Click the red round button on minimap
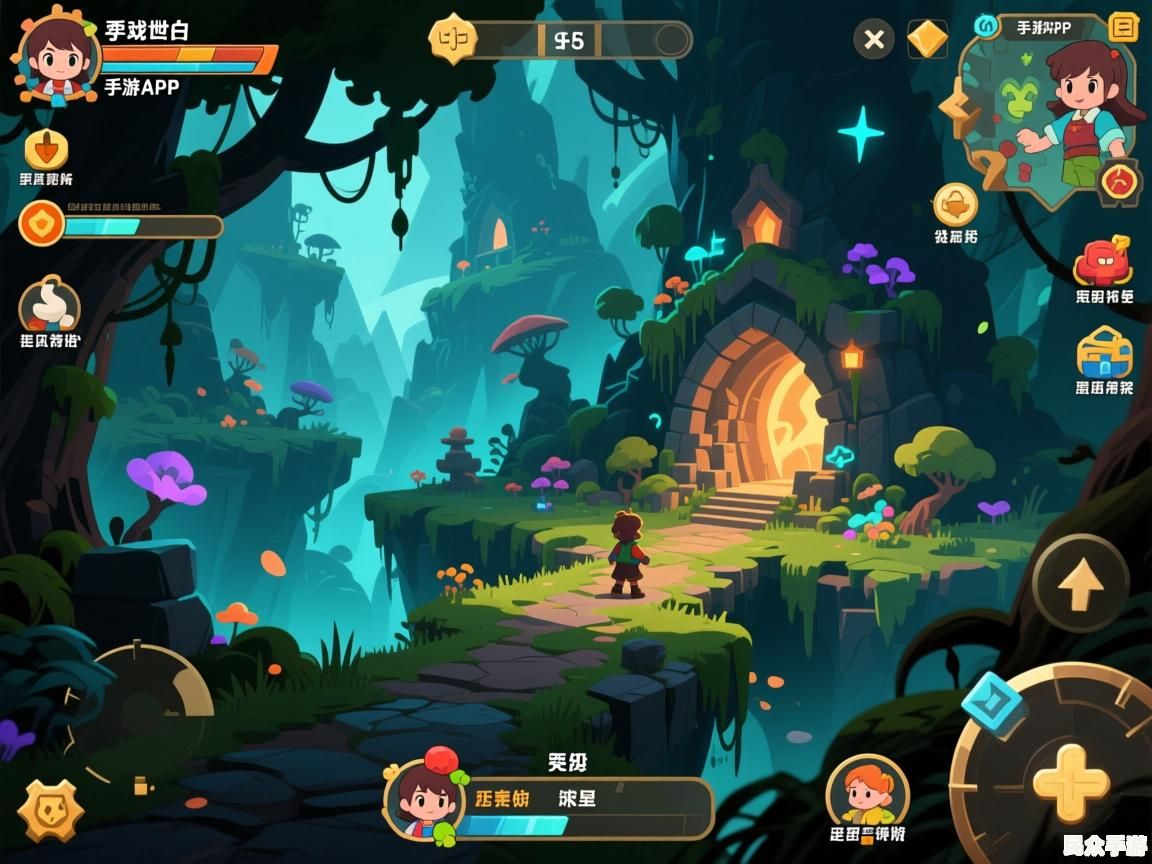The height and width of the screenshot is (864, 1152). 1118,182
